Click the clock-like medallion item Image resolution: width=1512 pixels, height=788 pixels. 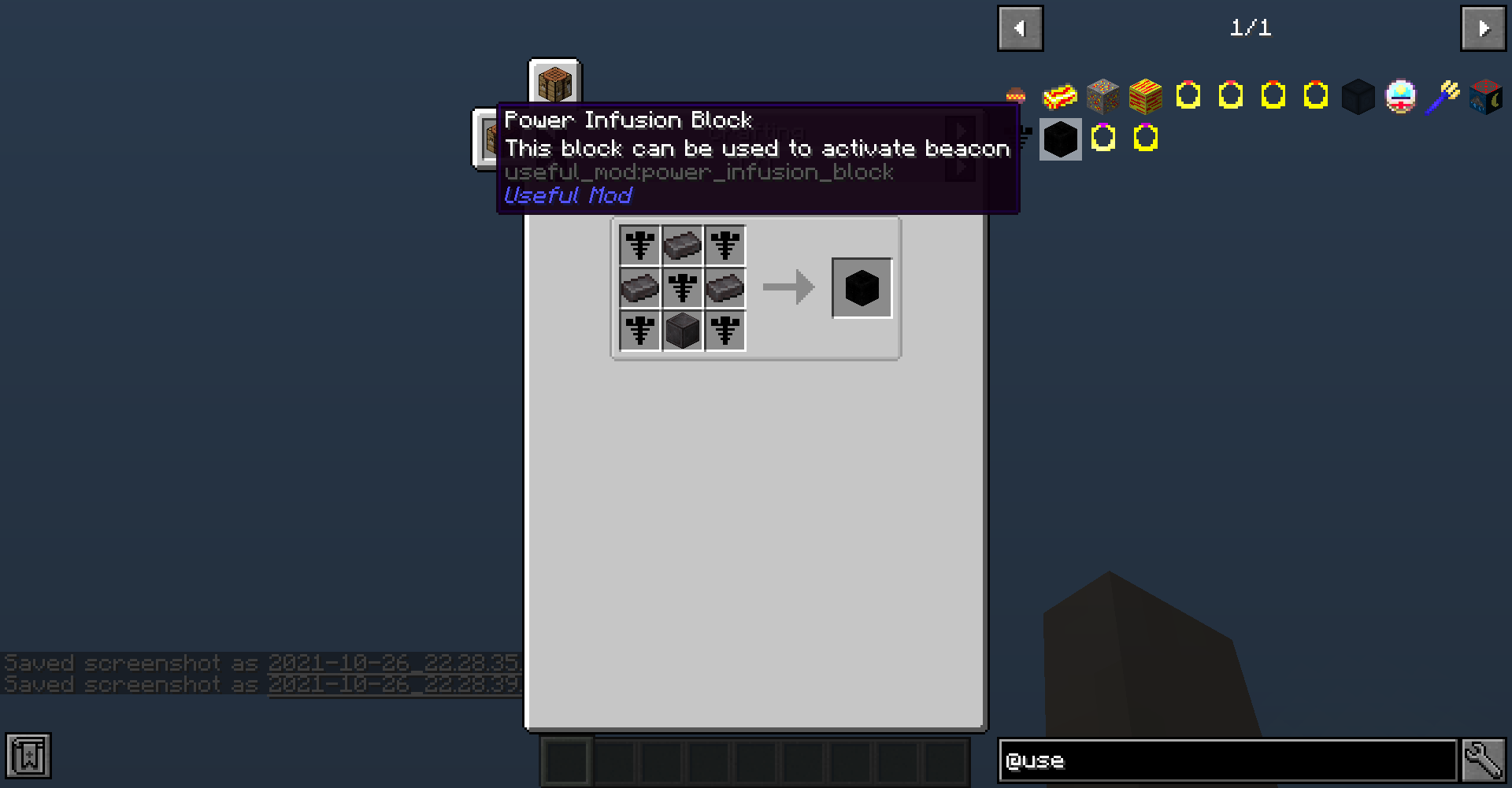coord(1401,96)
